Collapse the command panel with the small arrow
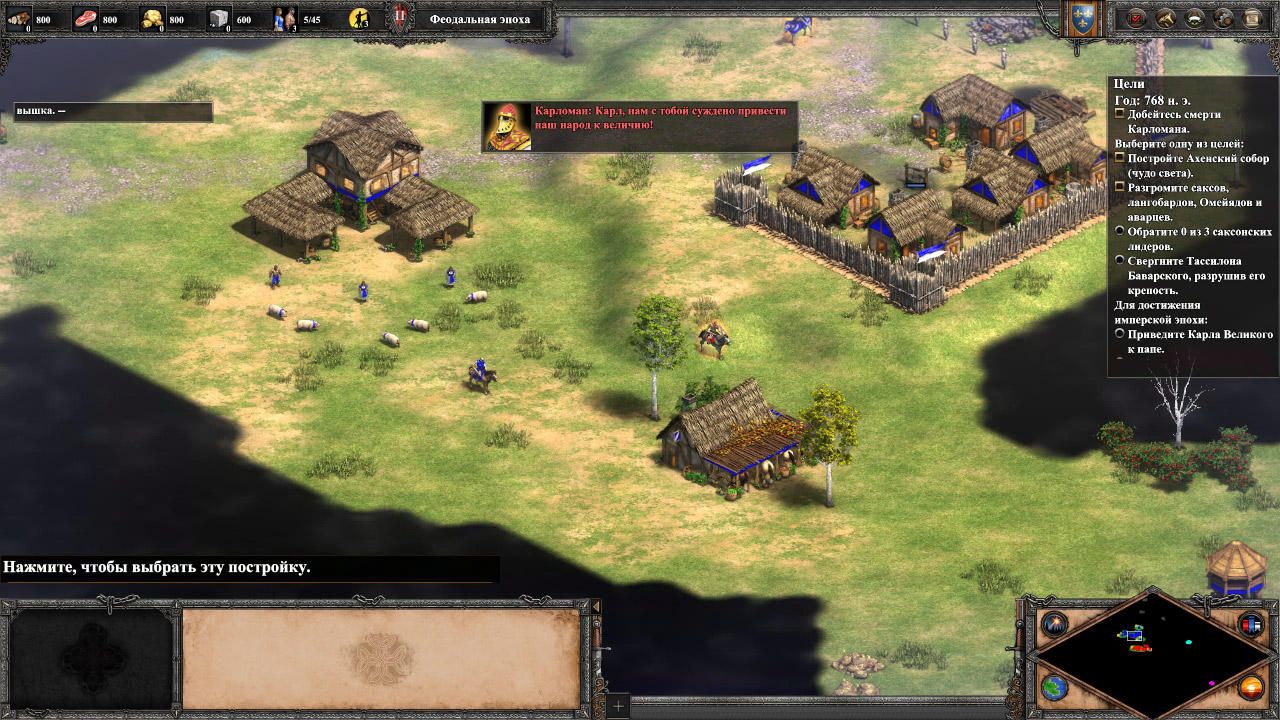The image size is (1280, 720). pos(597,607)
